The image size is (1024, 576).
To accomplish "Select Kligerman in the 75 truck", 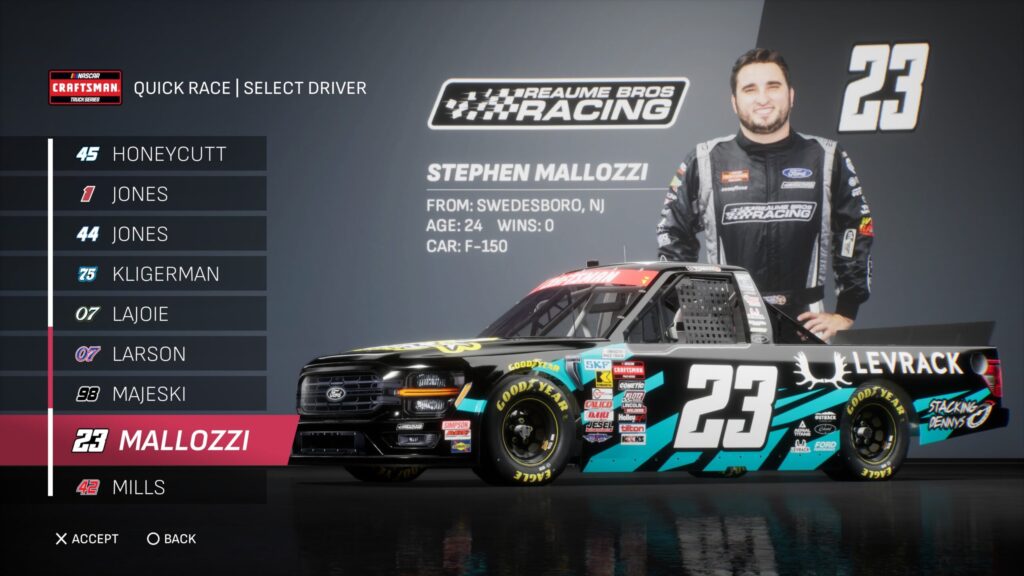I will pos(160,274).
